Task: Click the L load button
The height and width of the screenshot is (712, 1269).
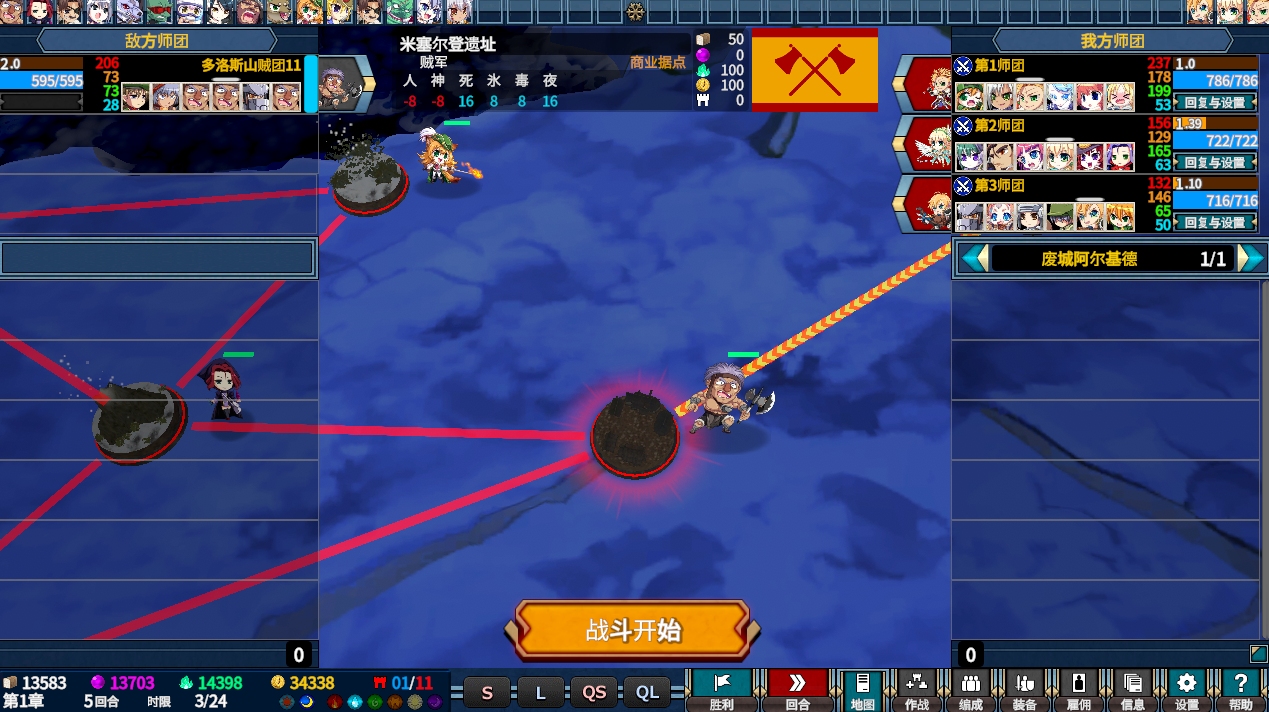Action: coord(541,692)
